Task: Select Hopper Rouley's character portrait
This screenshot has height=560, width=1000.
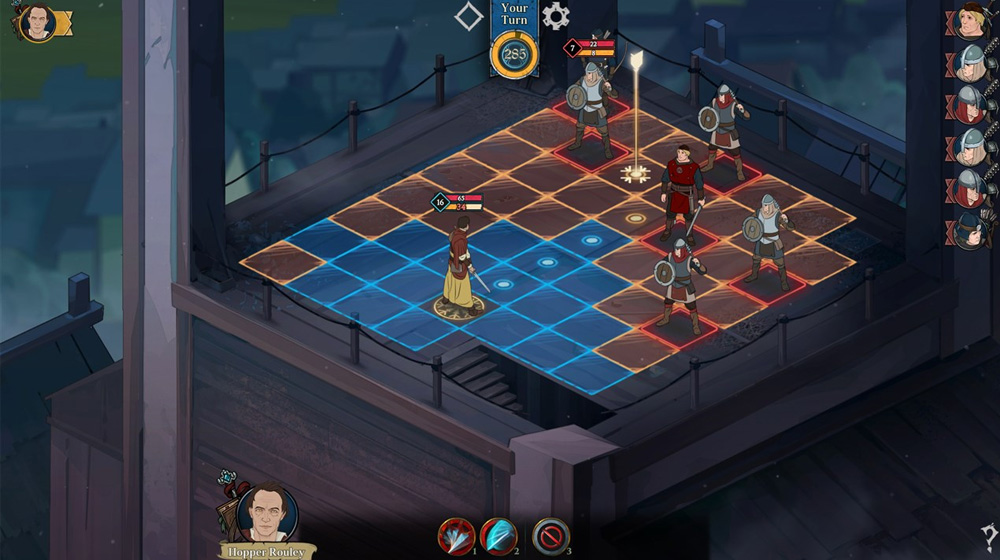Action: (267, 513)
